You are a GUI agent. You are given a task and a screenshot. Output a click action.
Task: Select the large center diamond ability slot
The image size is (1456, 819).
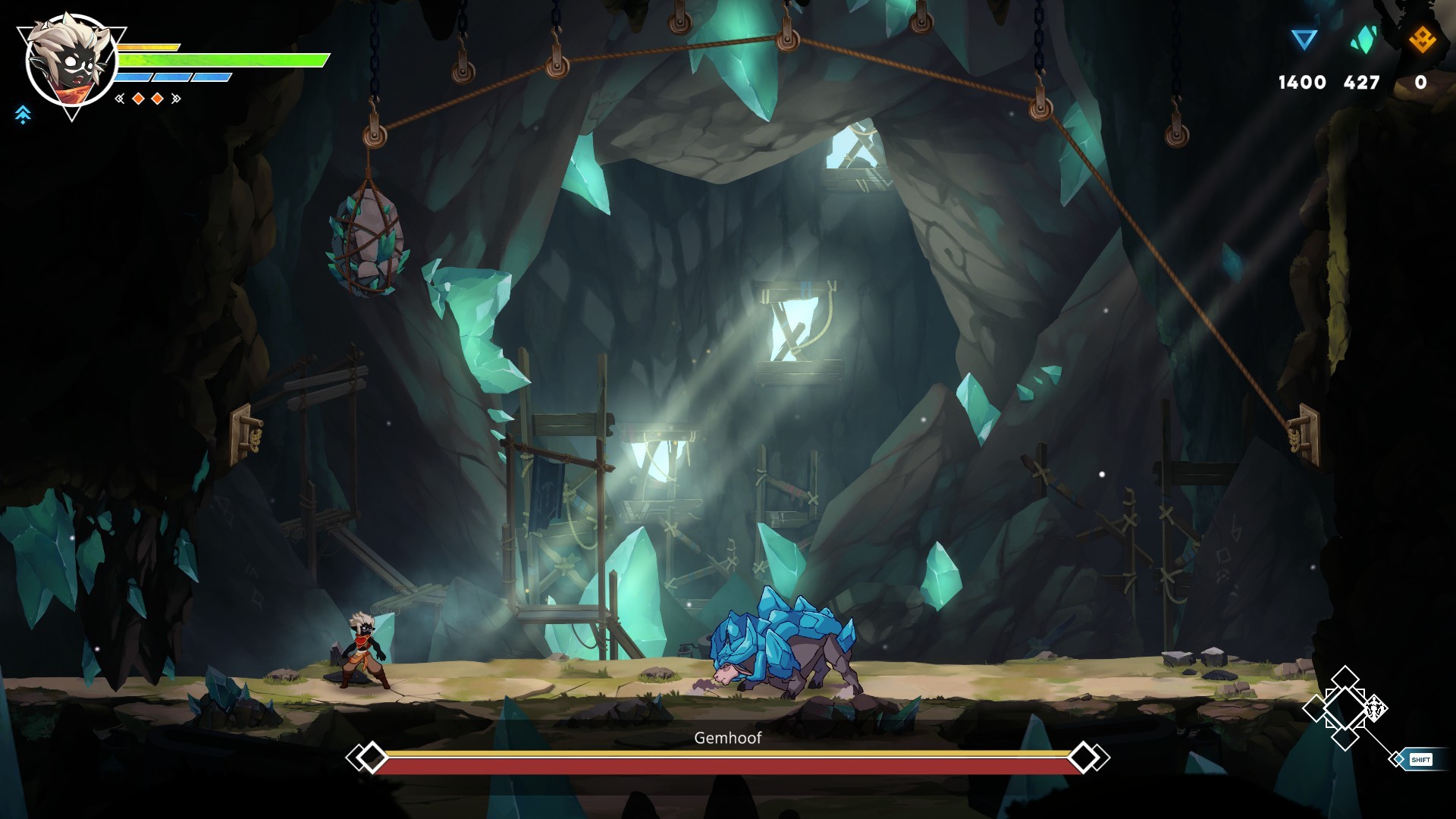(x=1345, y=708)
